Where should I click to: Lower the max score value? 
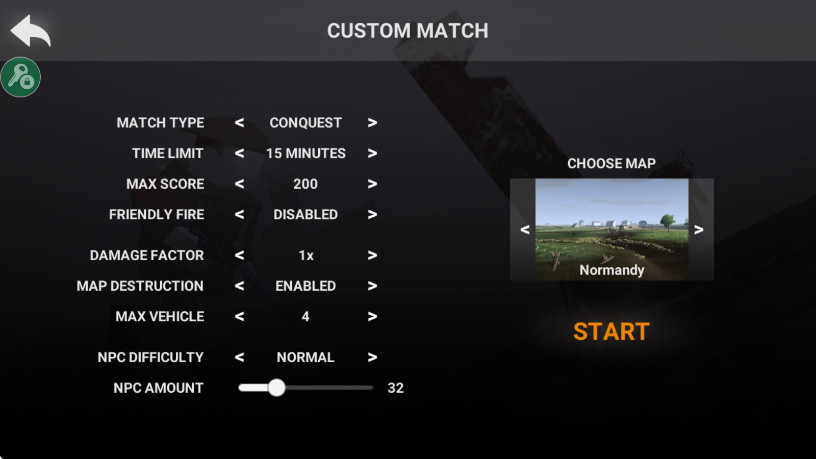point(239,184)
